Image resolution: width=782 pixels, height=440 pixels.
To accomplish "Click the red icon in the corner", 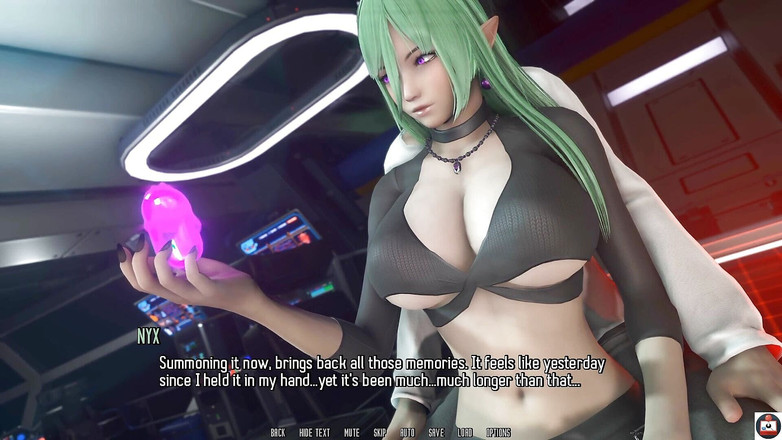I will (x=767, y=425).
